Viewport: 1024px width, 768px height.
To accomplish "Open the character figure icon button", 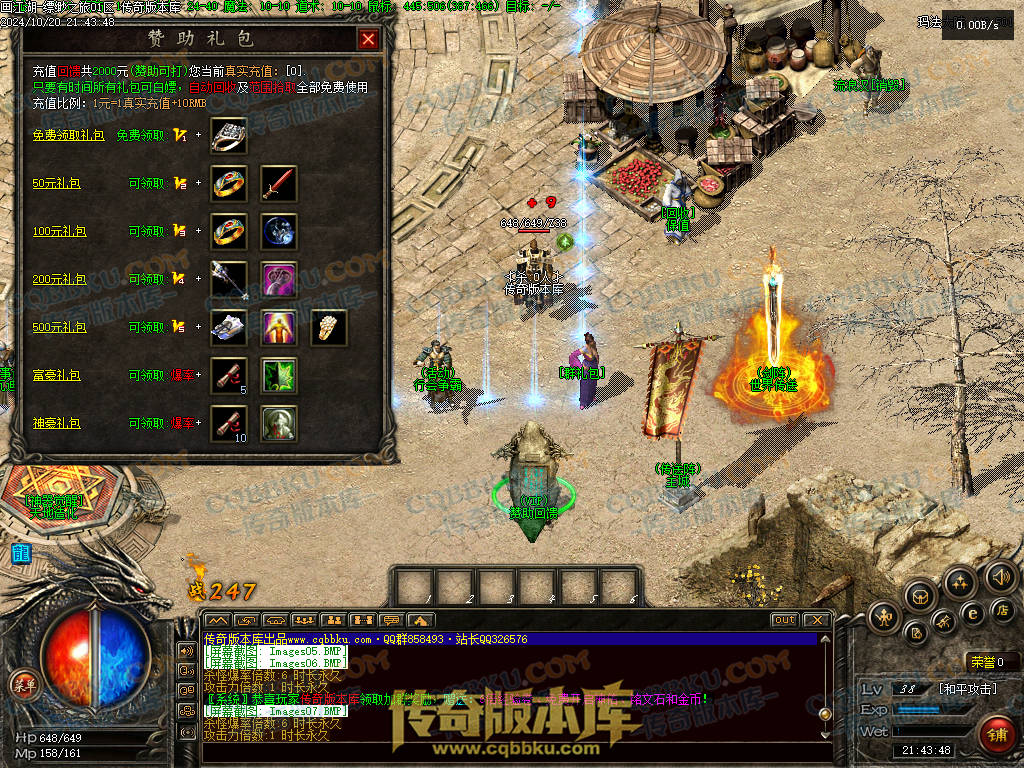I will click(x=885, y=617).
